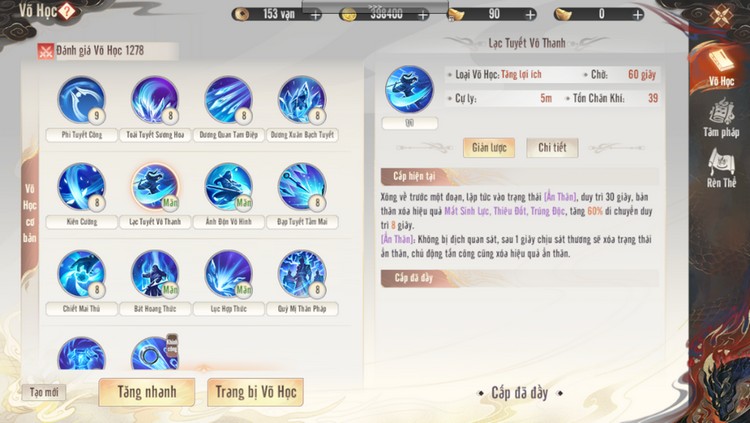Switch to the Giản lược view
This screenshot has width=750, height=423.
point(488,148)
